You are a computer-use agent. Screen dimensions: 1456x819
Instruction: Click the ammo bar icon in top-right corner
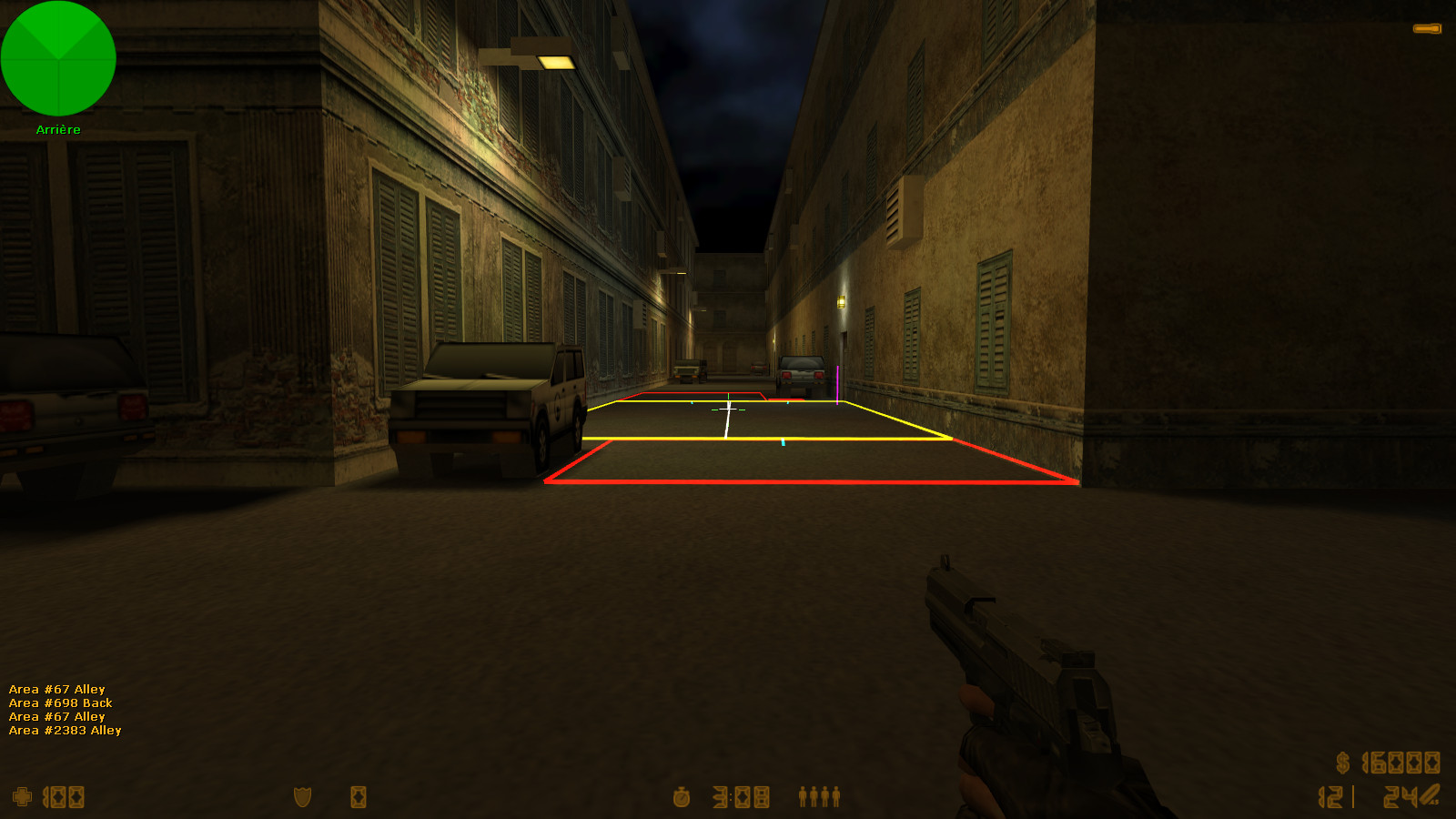1429,28
